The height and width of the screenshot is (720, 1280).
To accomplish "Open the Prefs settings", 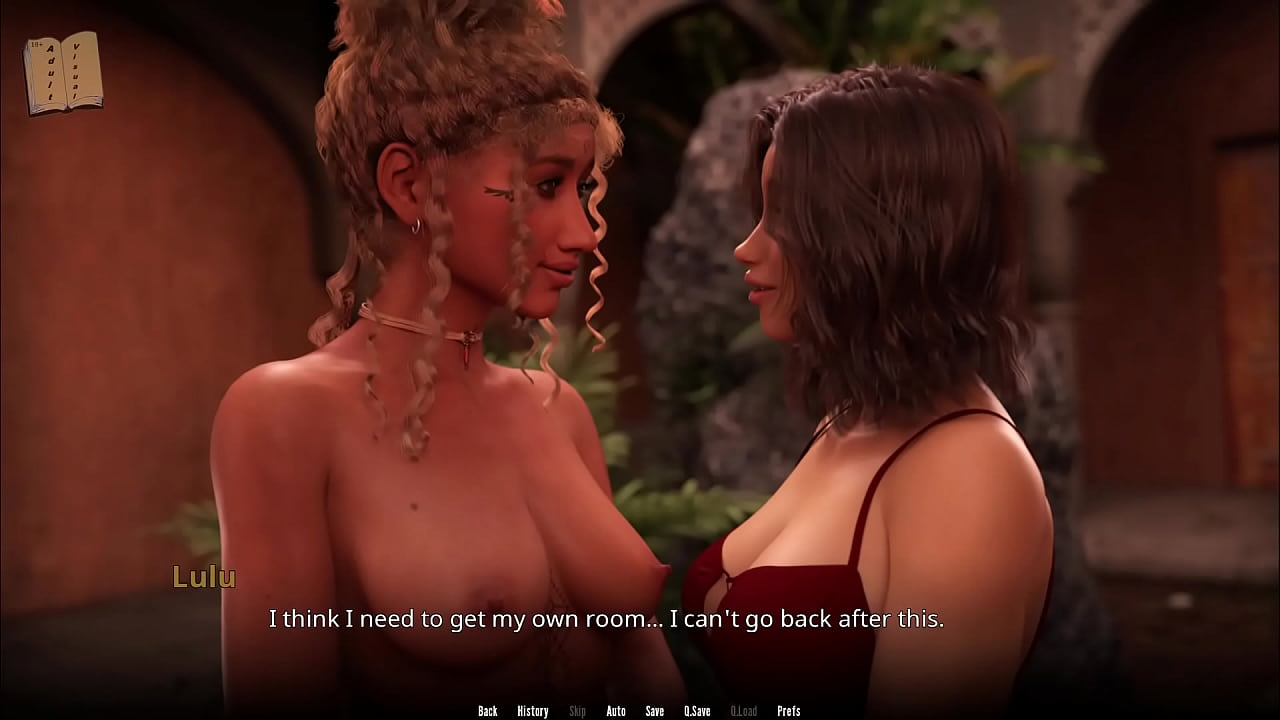I will [789, 711].
